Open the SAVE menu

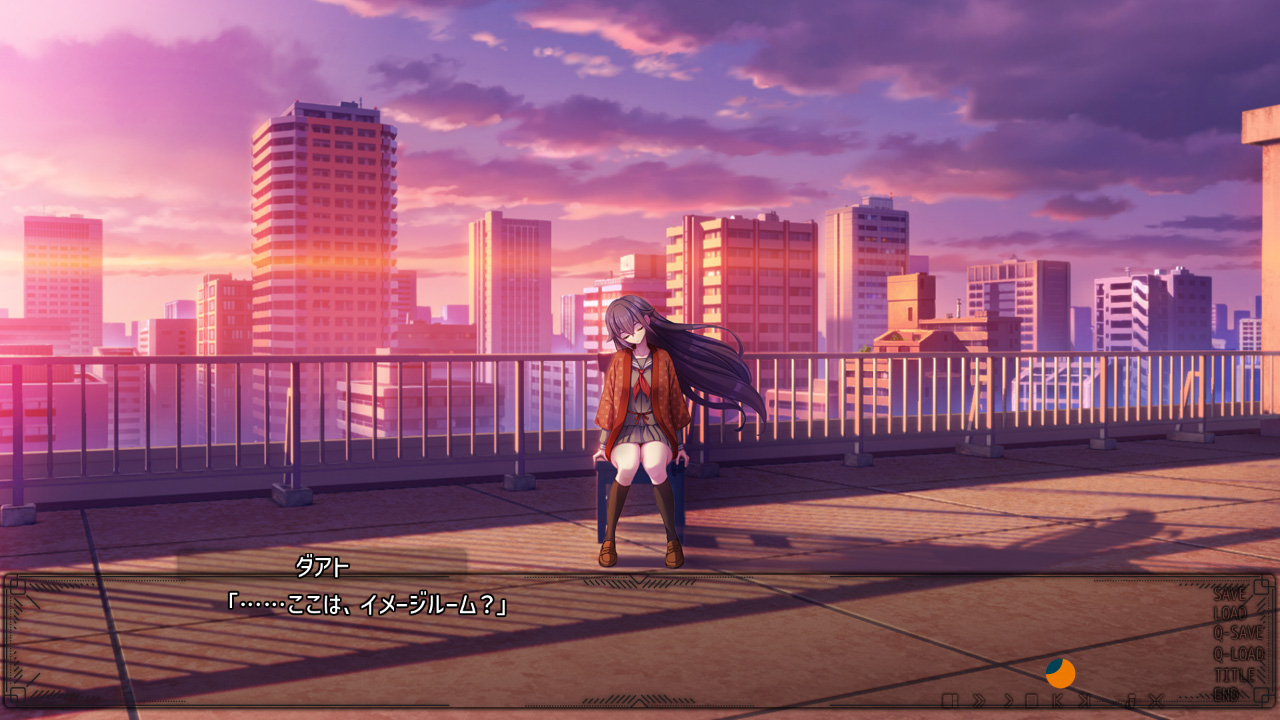point(1230,593)
